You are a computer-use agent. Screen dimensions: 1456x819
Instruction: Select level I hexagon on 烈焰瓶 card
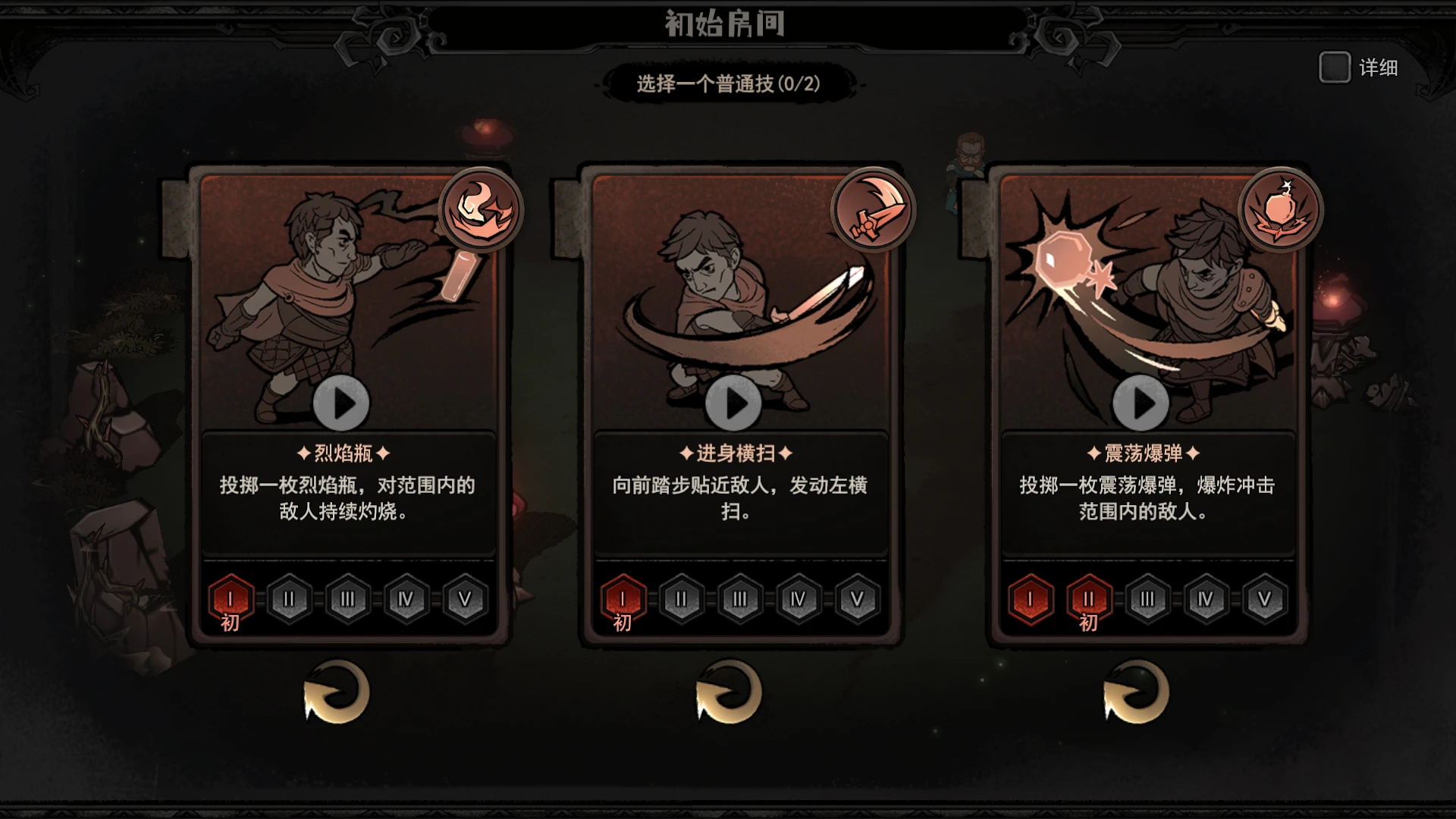click(230, 599)
